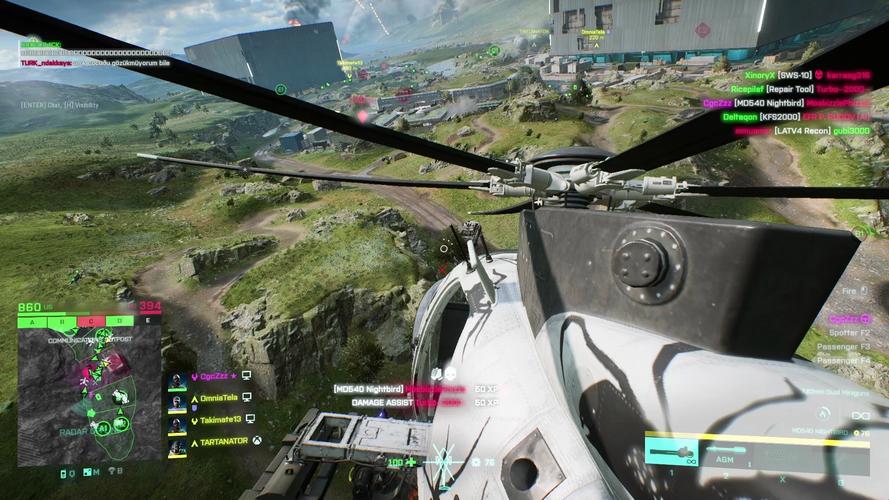Screen dimensions: 889x500
Task: Choose the Passenger F4 seat
Action: (850, 359)
